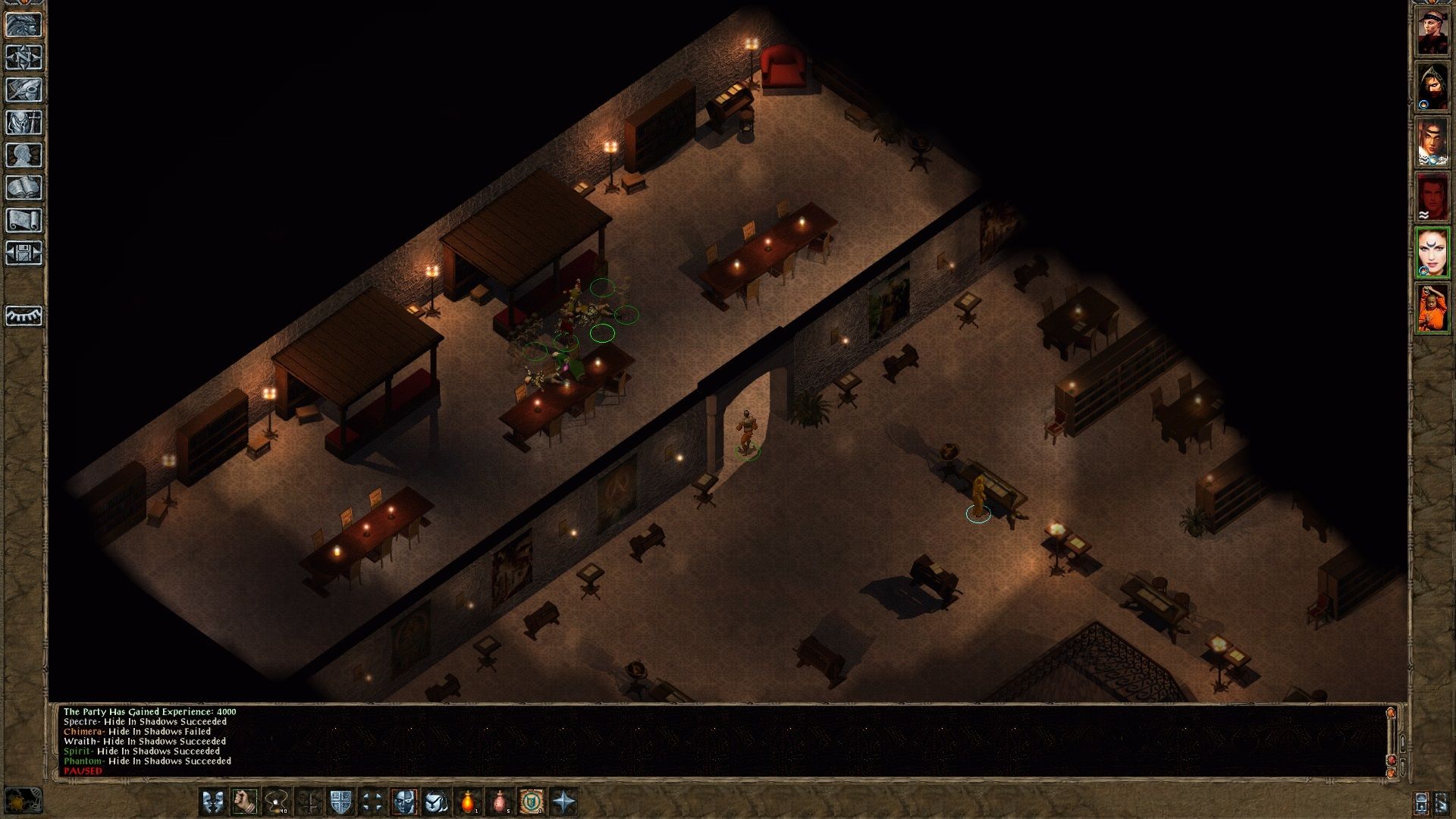The image size is (1456, 819).
Task: Open the mage spellbook button
Action: tap(24, 187)
